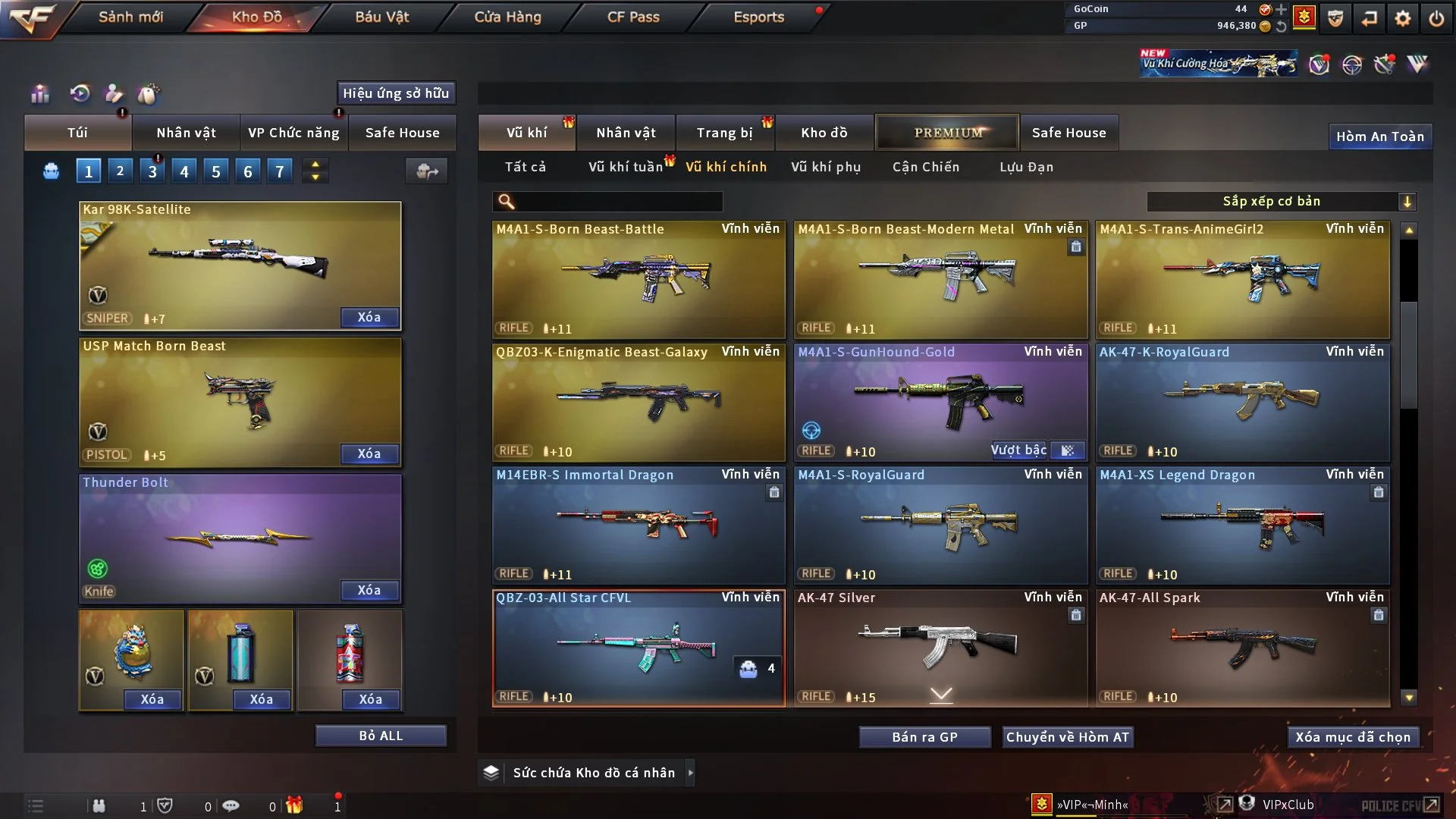1456x819 pixels.
Task: Open the CF Pass menu
Action: point(633,17)
